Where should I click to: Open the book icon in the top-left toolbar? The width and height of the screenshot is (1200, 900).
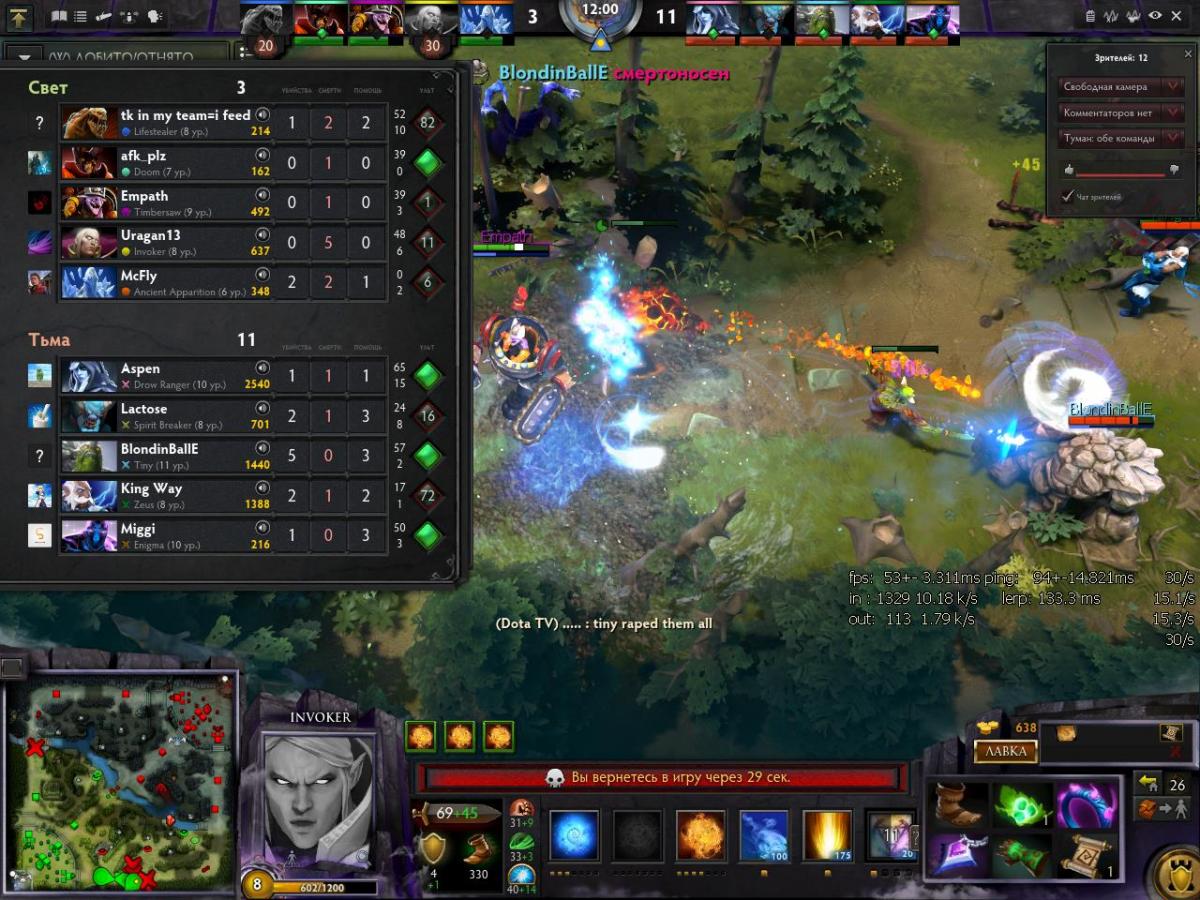tap(59, 16)
